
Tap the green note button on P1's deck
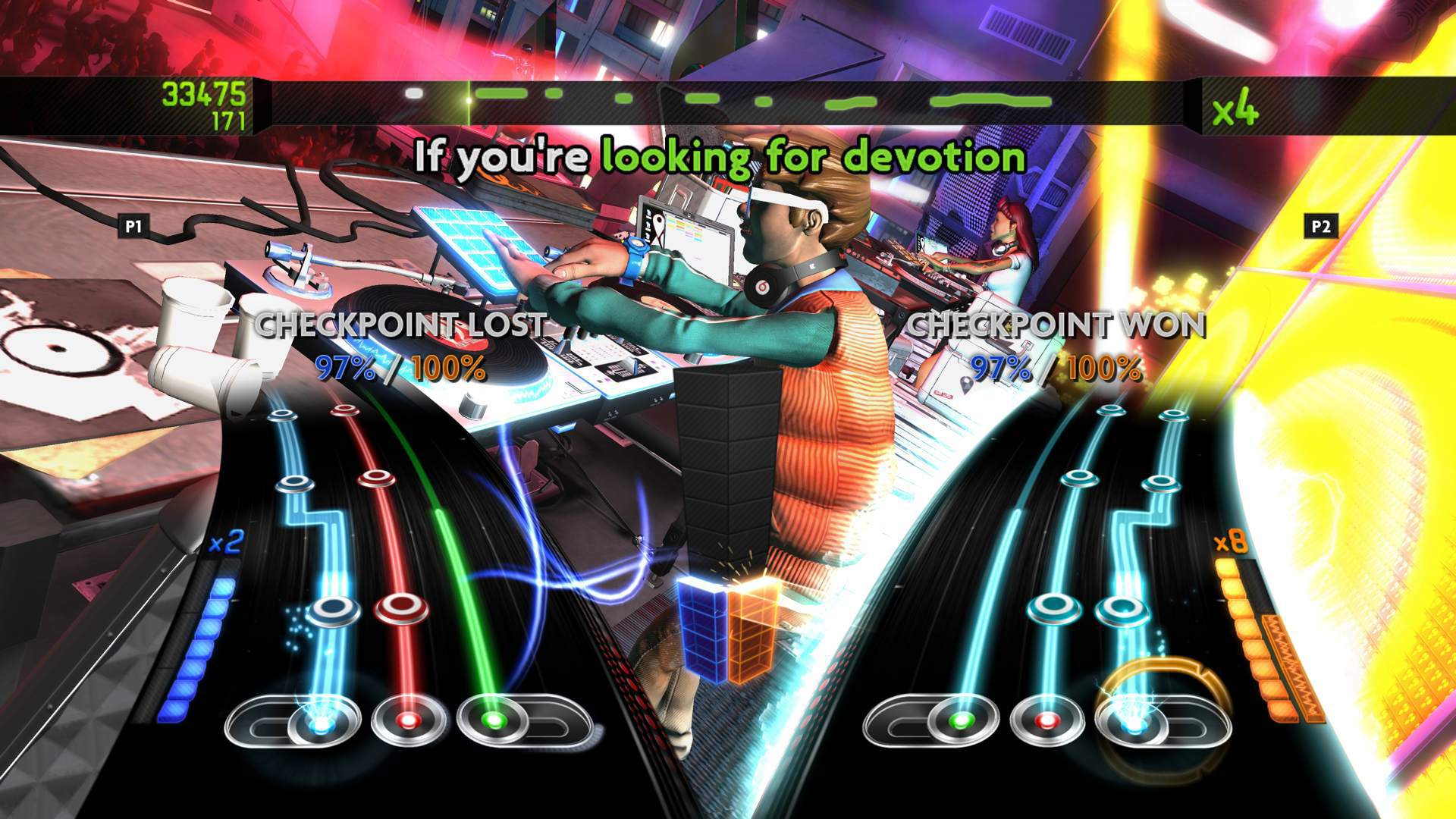click(x=492, y=722)
